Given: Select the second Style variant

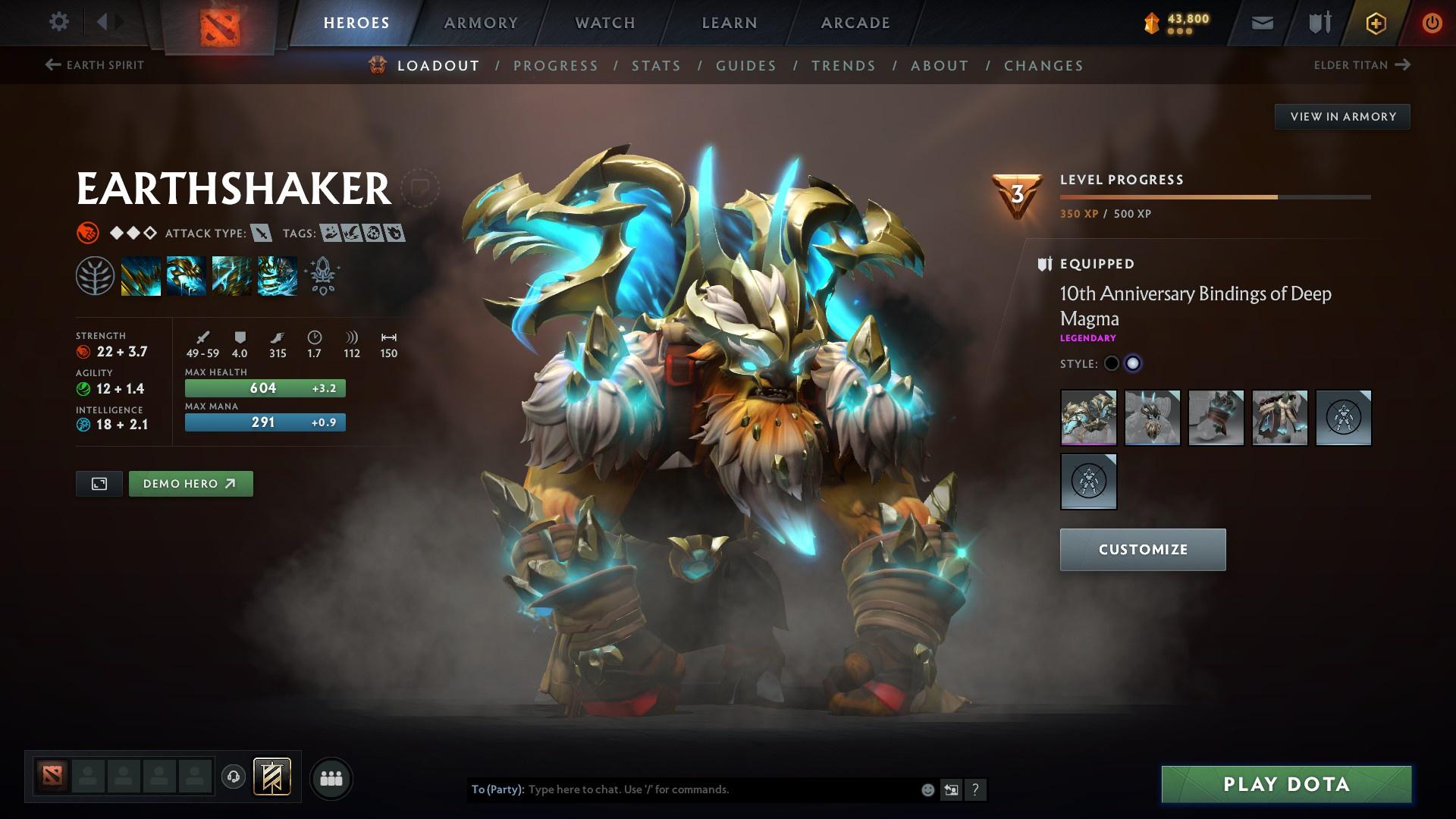Looking at the screenshot, I should (1134, 363).
